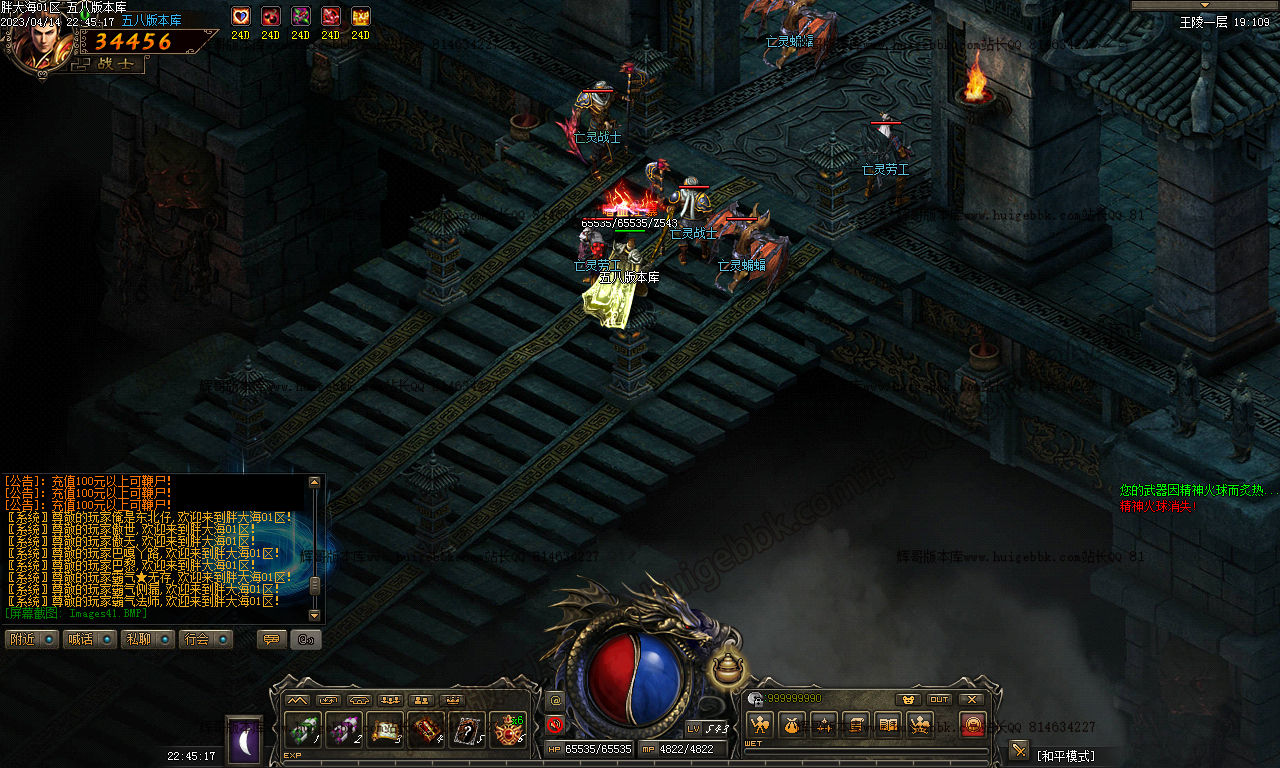Click the chat log scroll-down arrow
Image resolution: width=1280 pixels, height=768 pixels.
315,615
